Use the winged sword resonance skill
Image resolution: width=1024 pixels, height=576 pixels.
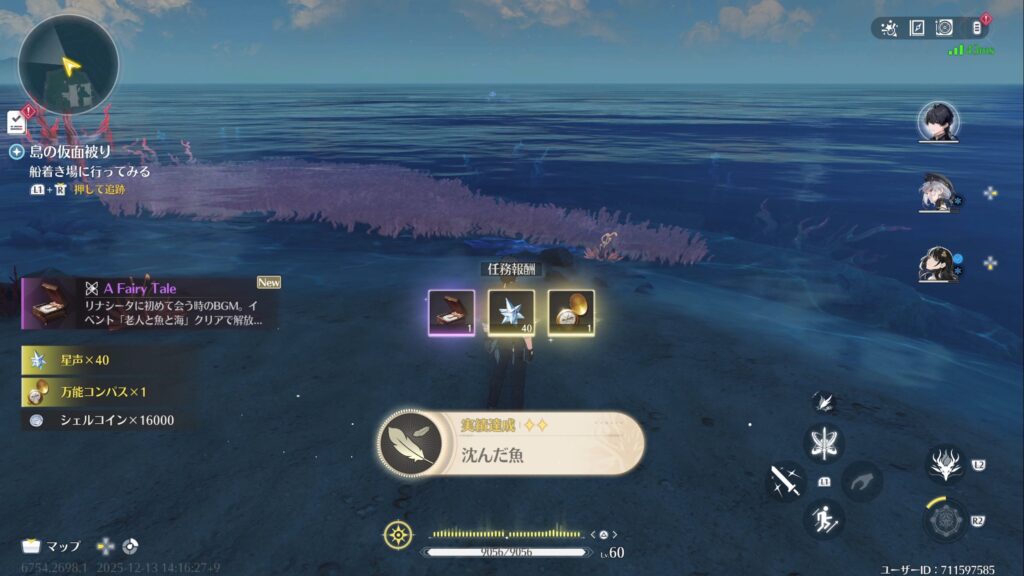825,443
